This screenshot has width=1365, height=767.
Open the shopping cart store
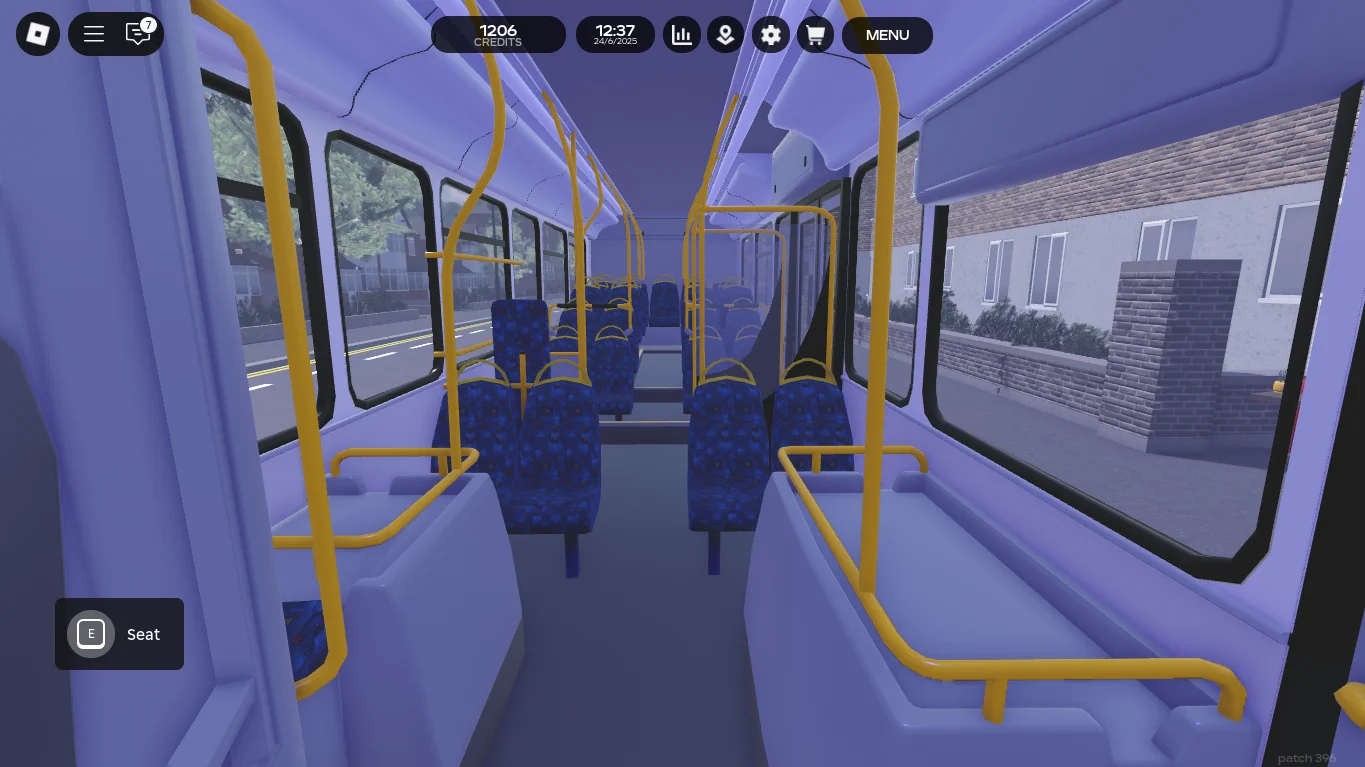click(x=815, y=35)
